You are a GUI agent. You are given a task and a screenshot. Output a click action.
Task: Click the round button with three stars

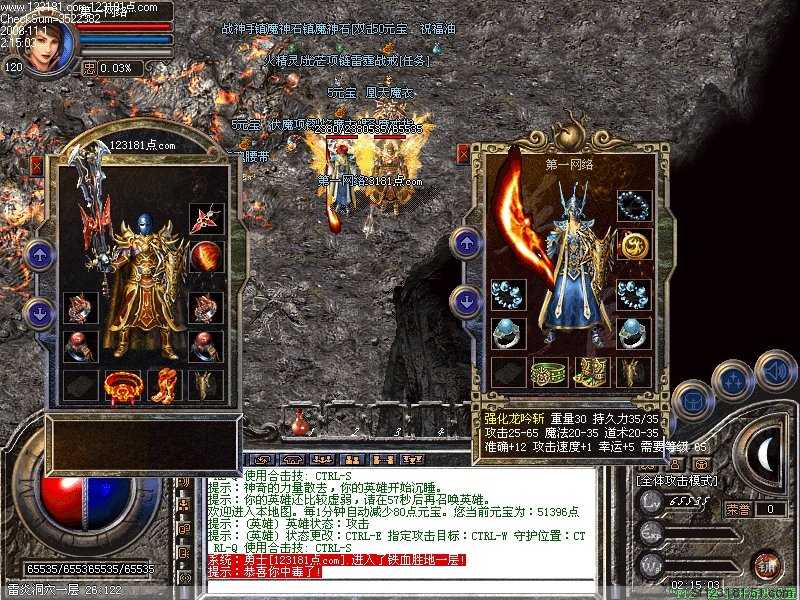pos(734,380)
